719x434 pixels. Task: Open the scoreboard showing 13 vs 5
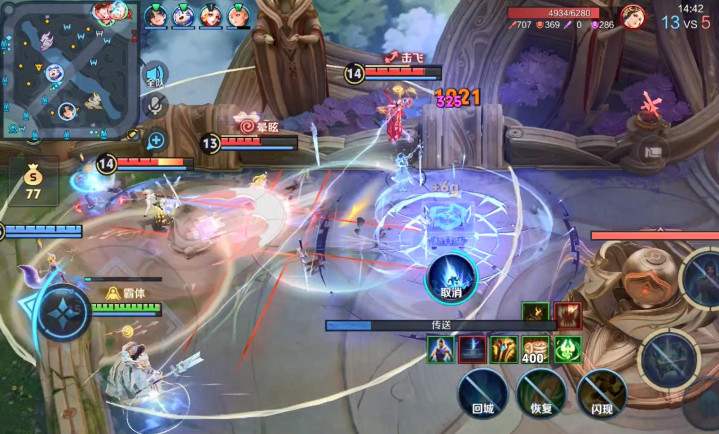click(686, 23)
